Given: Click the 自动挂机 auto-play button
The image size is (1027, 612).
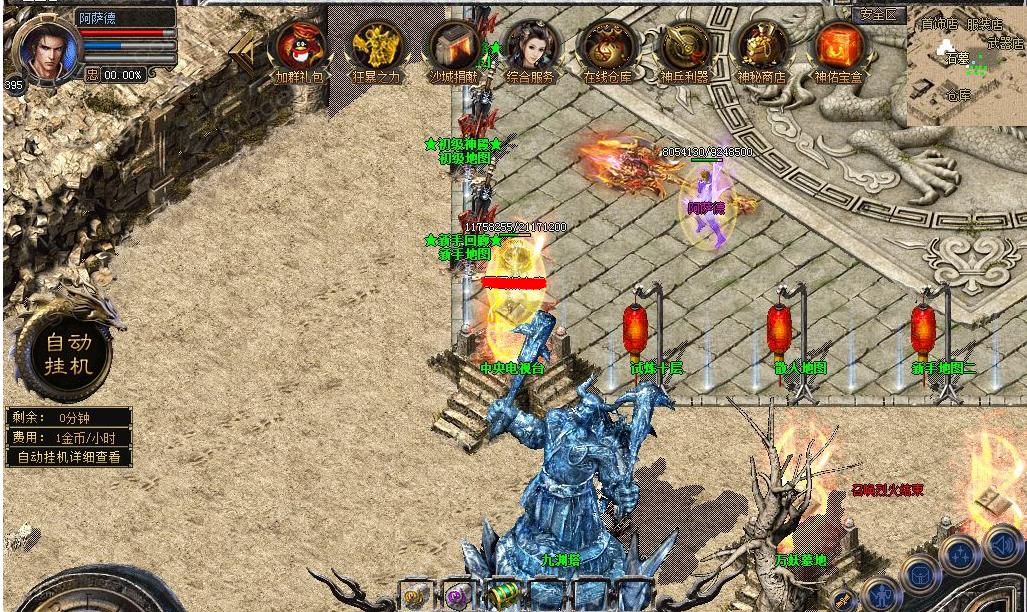Looking at the screenshot, I should click(x=68, y=354).
